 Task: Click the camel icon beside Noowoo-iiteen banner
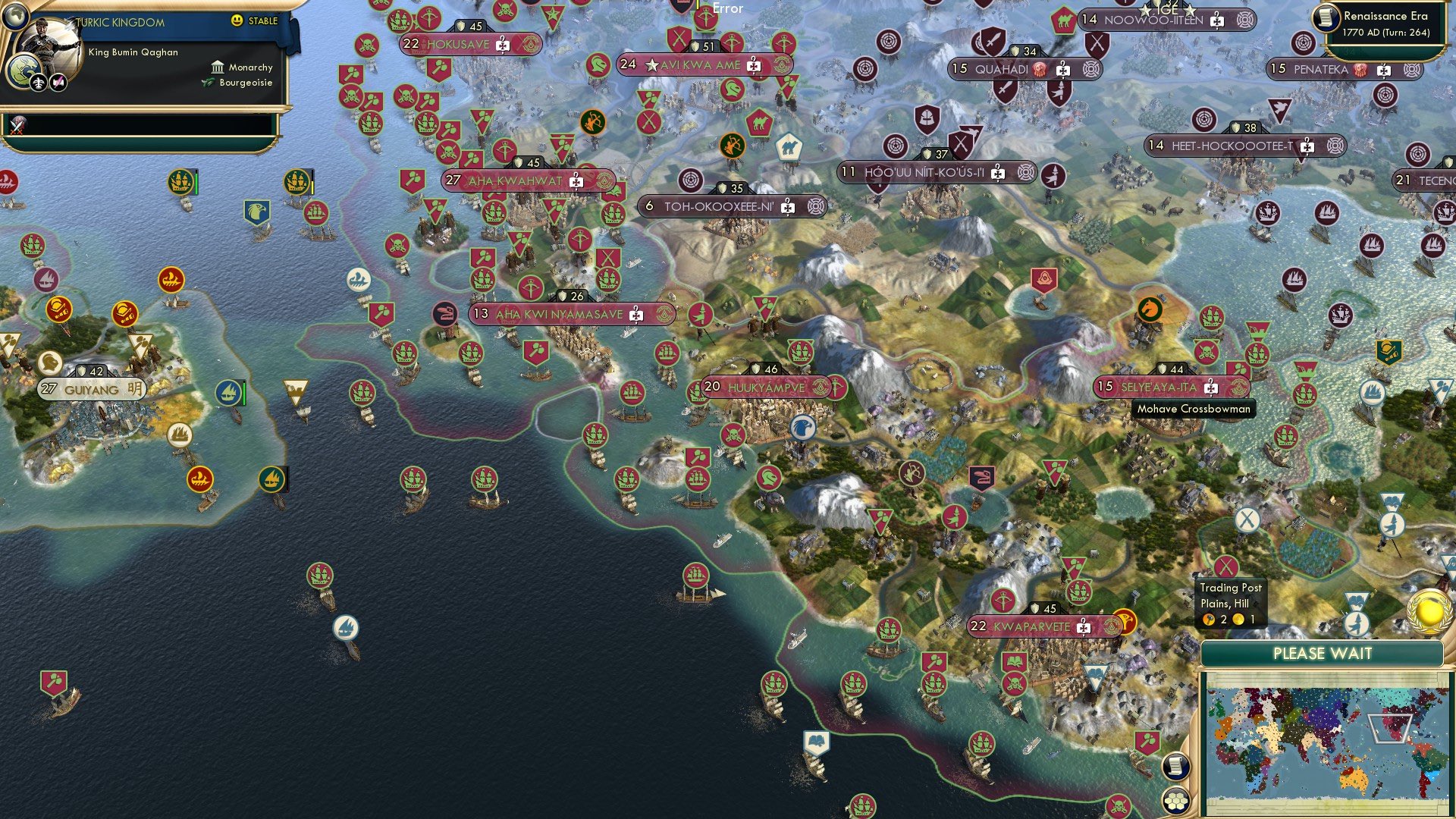pyautogui.click(x=1064, y=20)
